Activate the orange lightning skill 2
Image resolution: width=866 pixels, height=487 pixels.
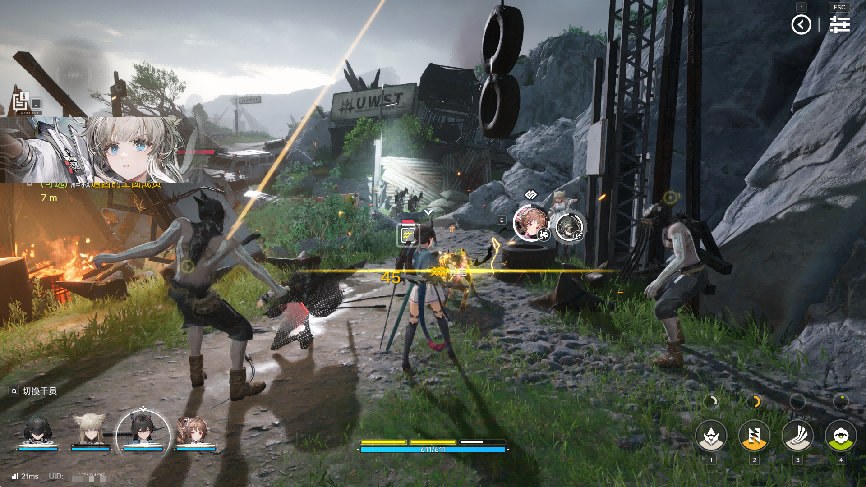tap(754, 434)
